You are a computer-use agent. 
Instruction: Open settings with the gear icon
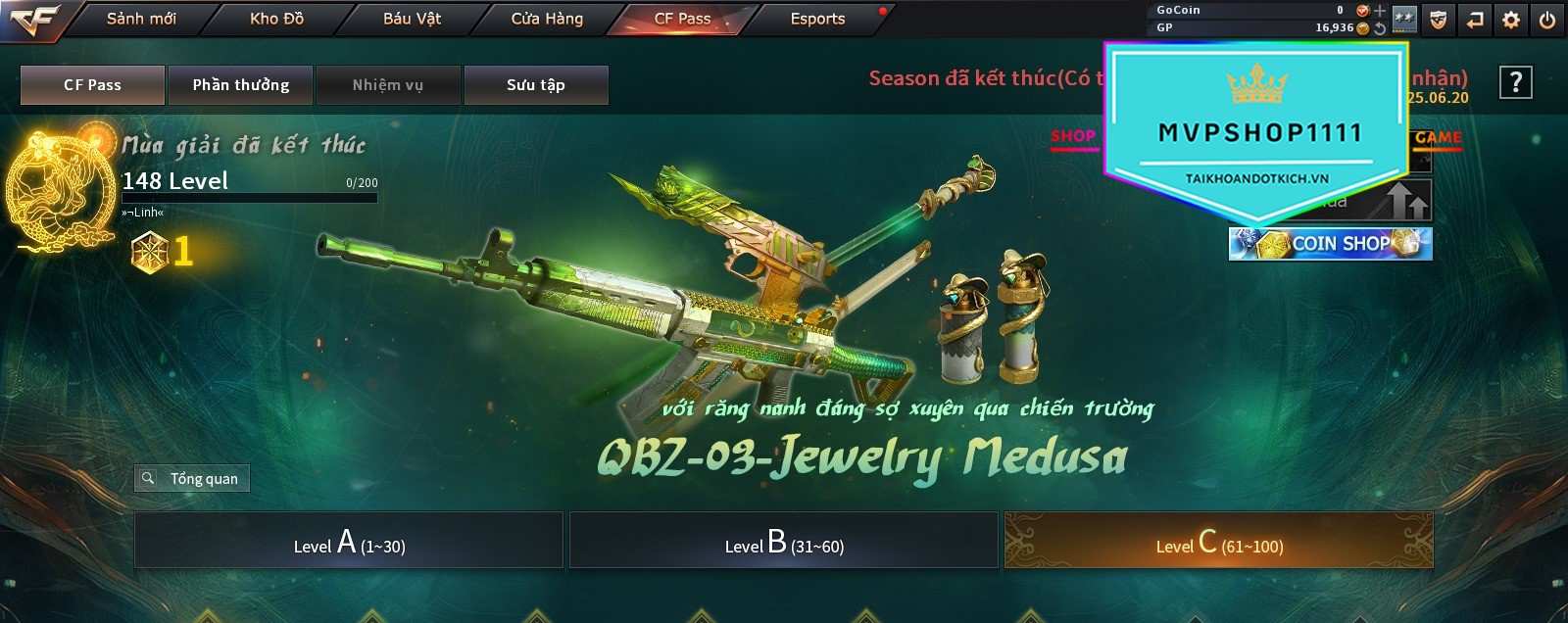click(x=1511, y=20)
